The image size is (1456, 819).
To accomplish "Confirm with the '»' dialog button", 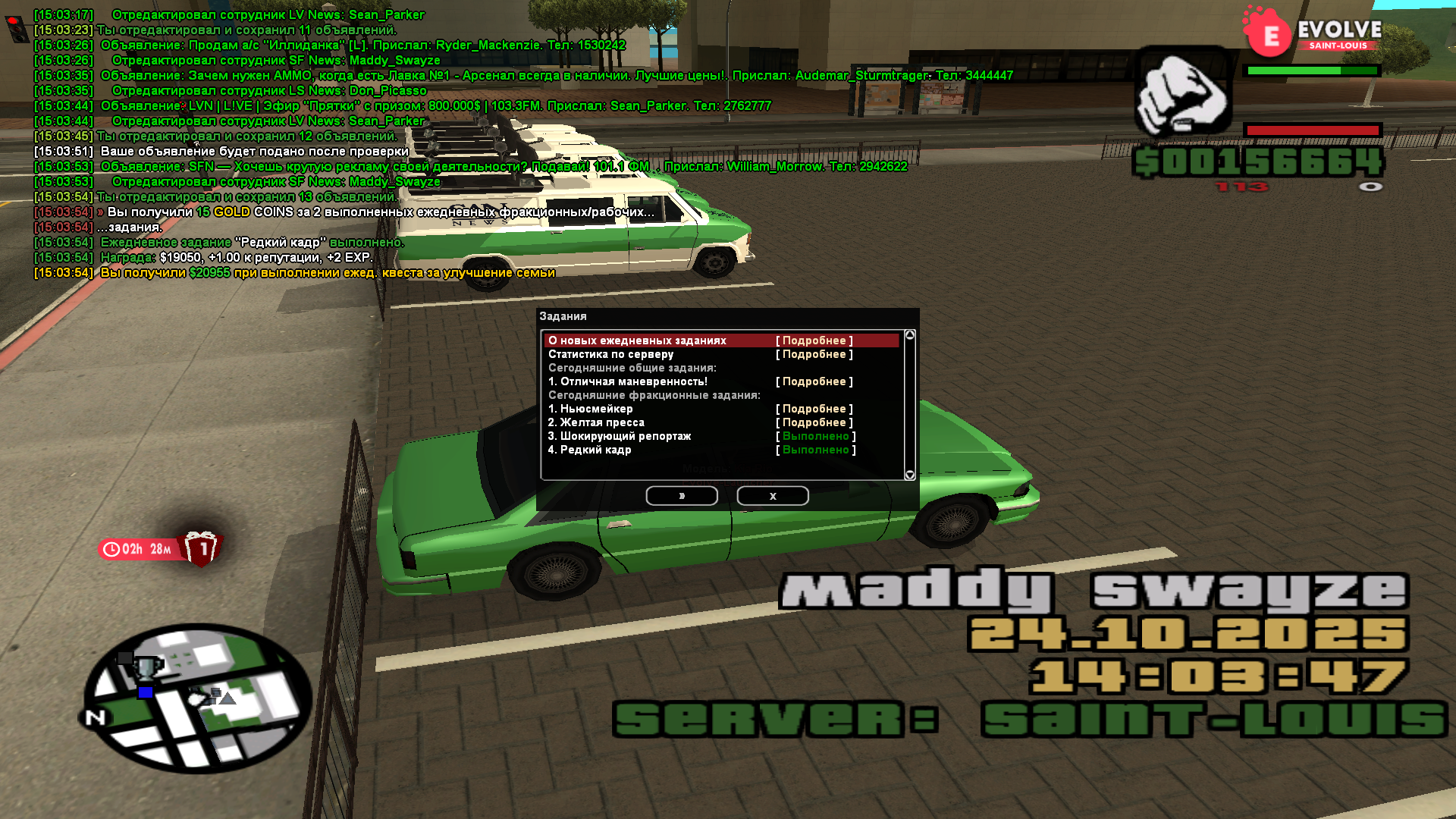I will 681,496.
